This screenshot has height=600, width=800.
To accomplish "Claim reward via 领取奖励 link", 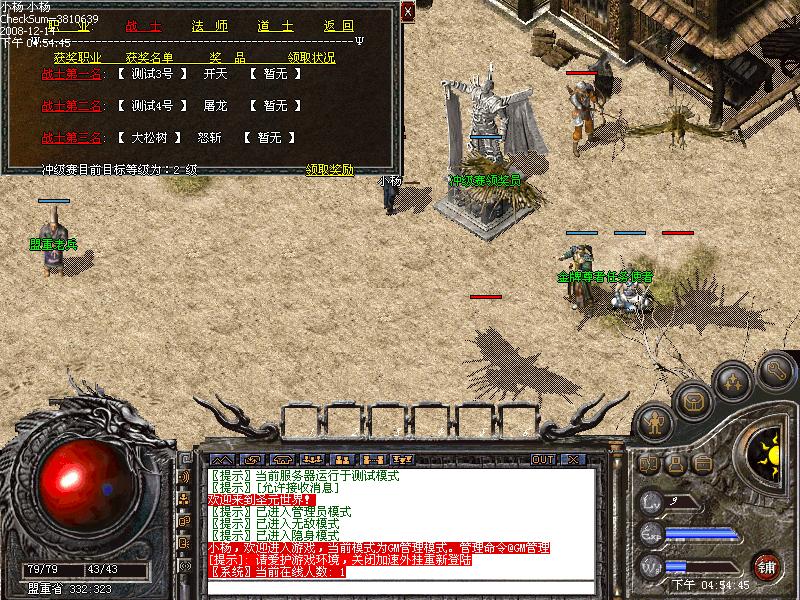I will pyautogui.click(x=329, y=170).
